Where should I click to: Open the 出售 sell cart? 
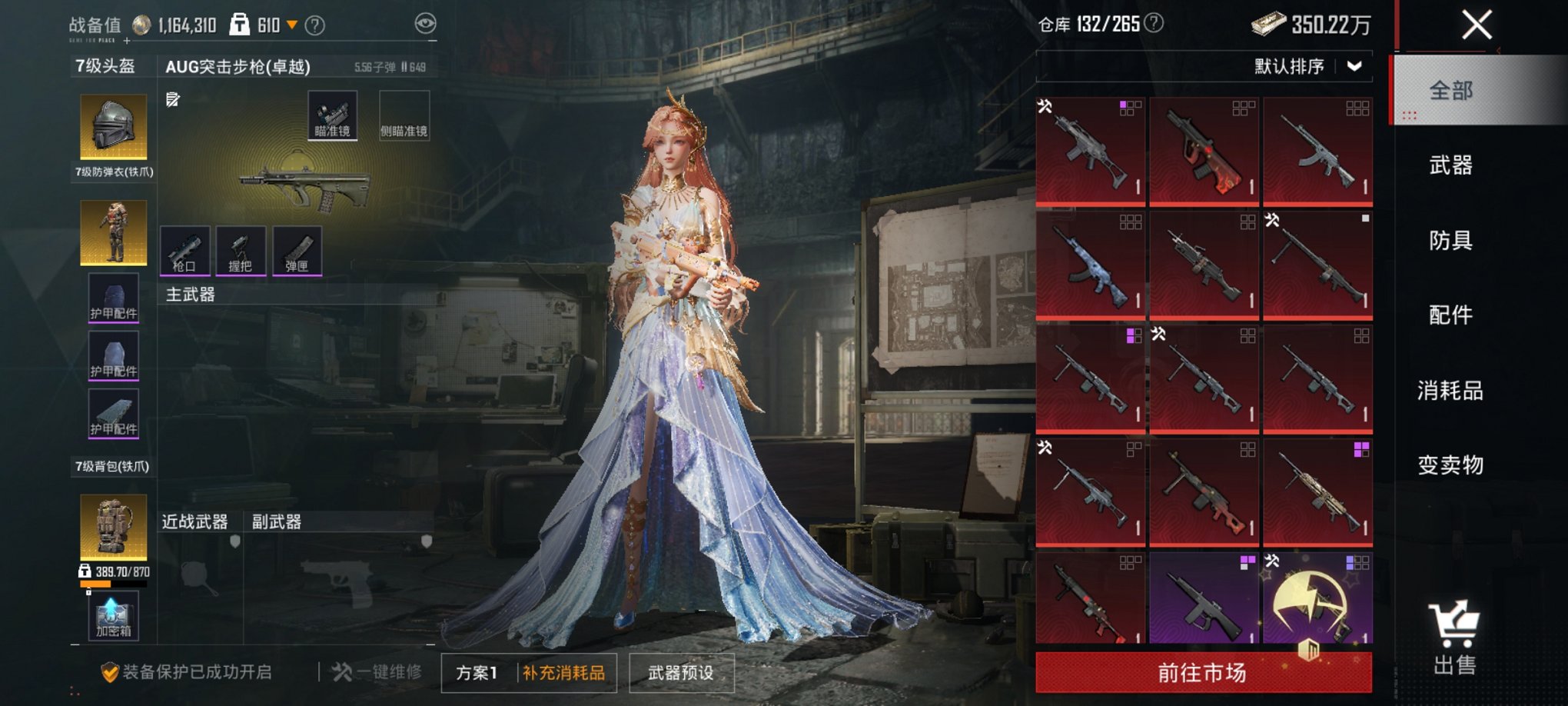[1454, 638]
